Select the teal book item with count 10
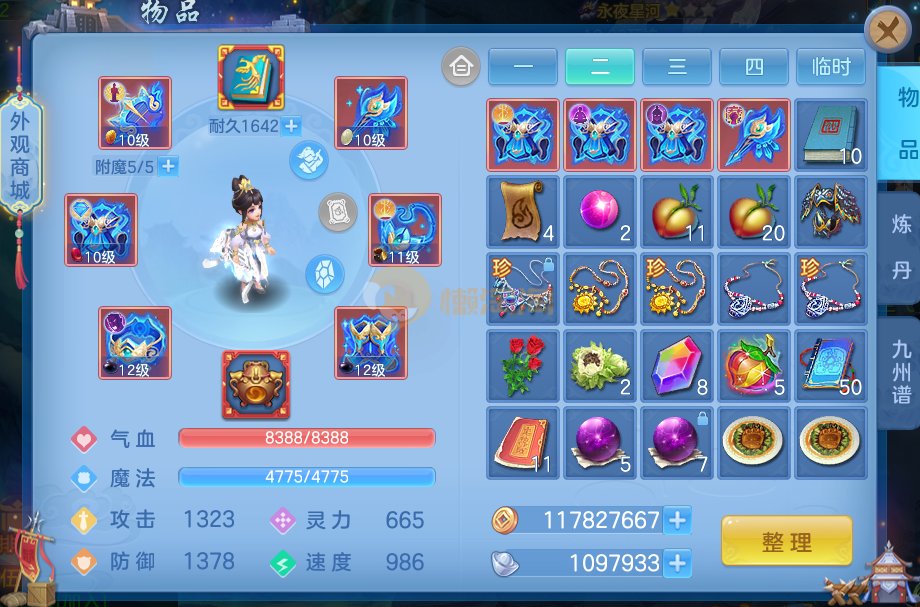The image size is (920, 607). click(830, 134)
